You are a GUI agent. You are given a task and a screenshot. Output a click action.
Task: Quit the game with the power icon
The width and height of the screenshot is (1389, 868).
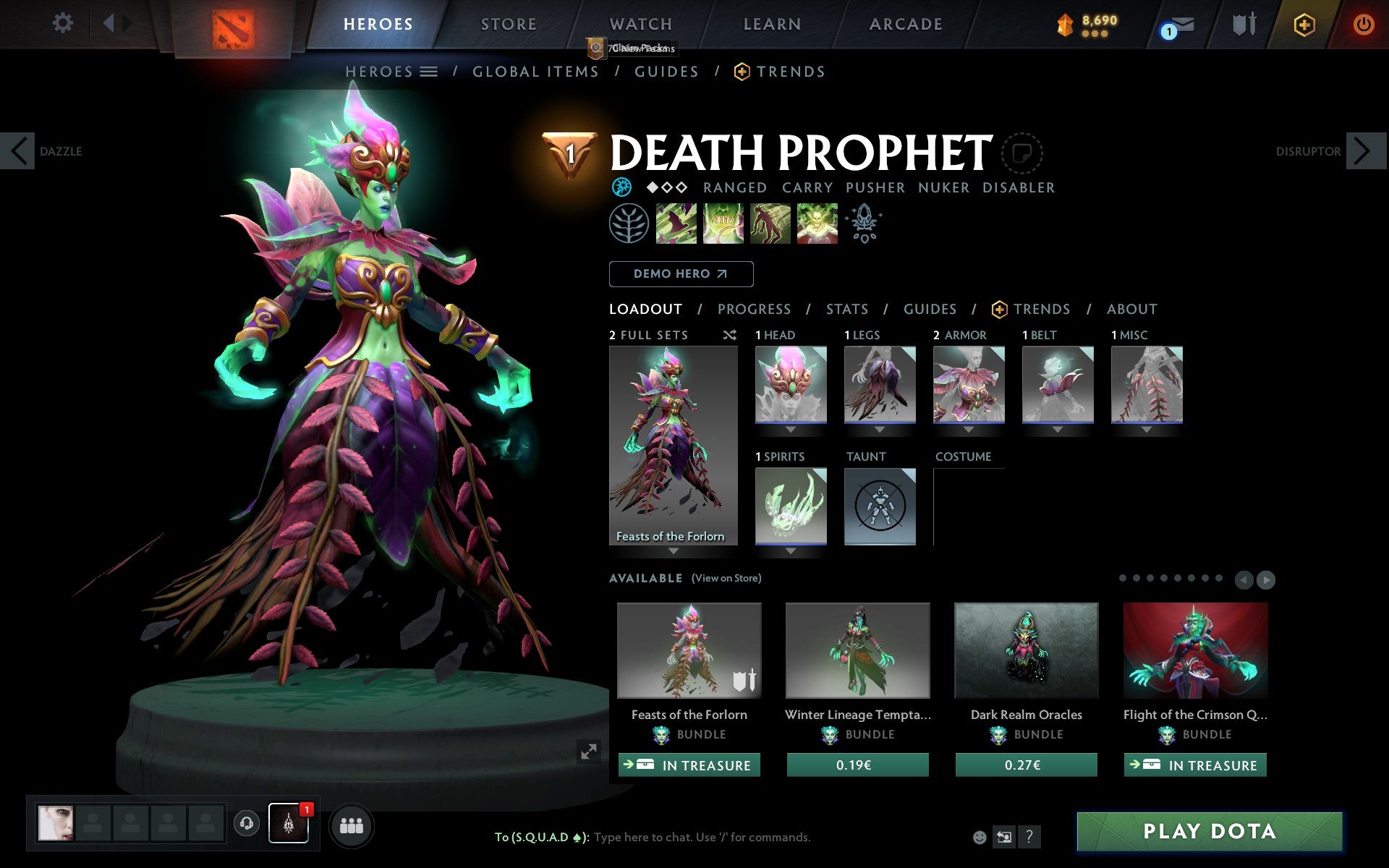pyautogui.click(x=1363, y=25)
